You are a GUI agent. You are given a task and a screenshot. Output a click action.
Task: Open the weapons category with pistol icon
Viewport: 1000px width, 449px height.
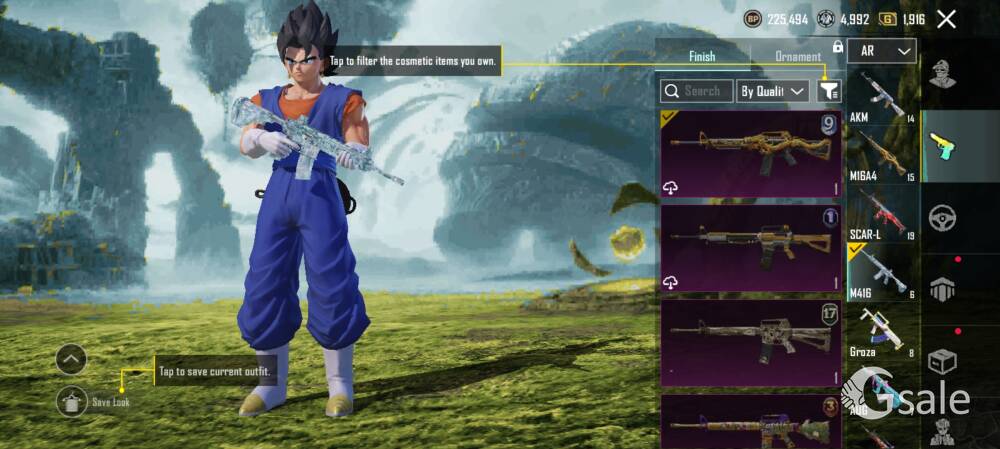(x=941, y=146)
